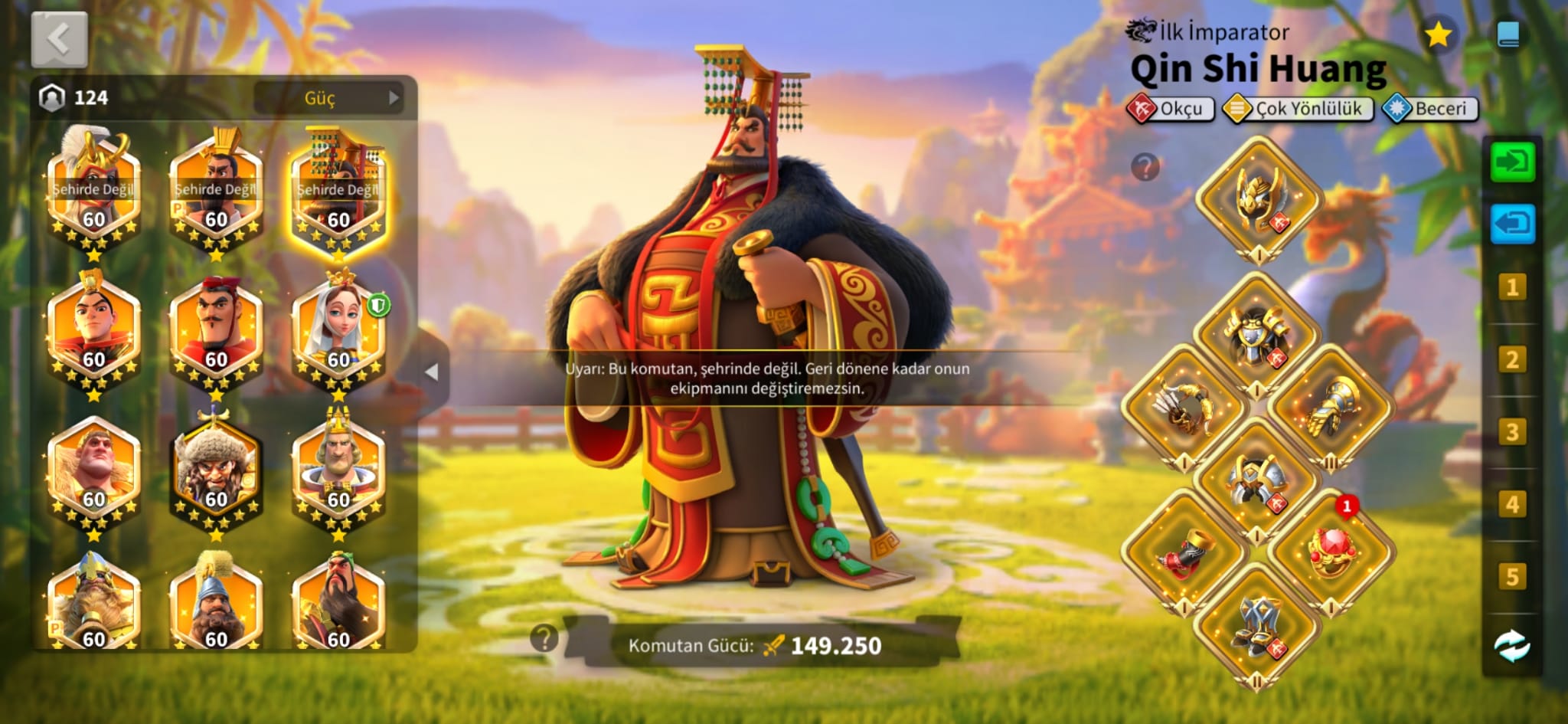
Task: Collapse the commander list panel
Action: click(x=432, y=372)
